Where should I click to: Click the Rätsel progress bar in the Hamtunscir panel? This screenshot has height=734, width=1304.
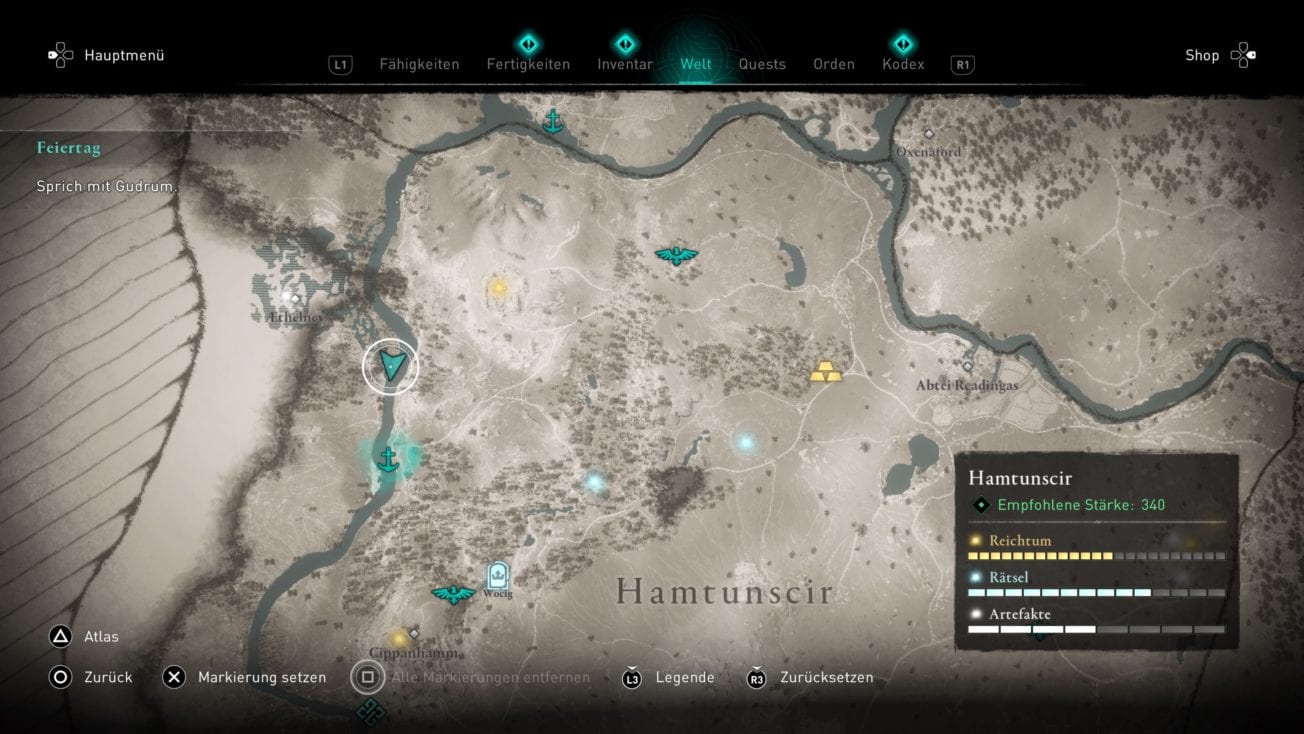pos(1097,592)
